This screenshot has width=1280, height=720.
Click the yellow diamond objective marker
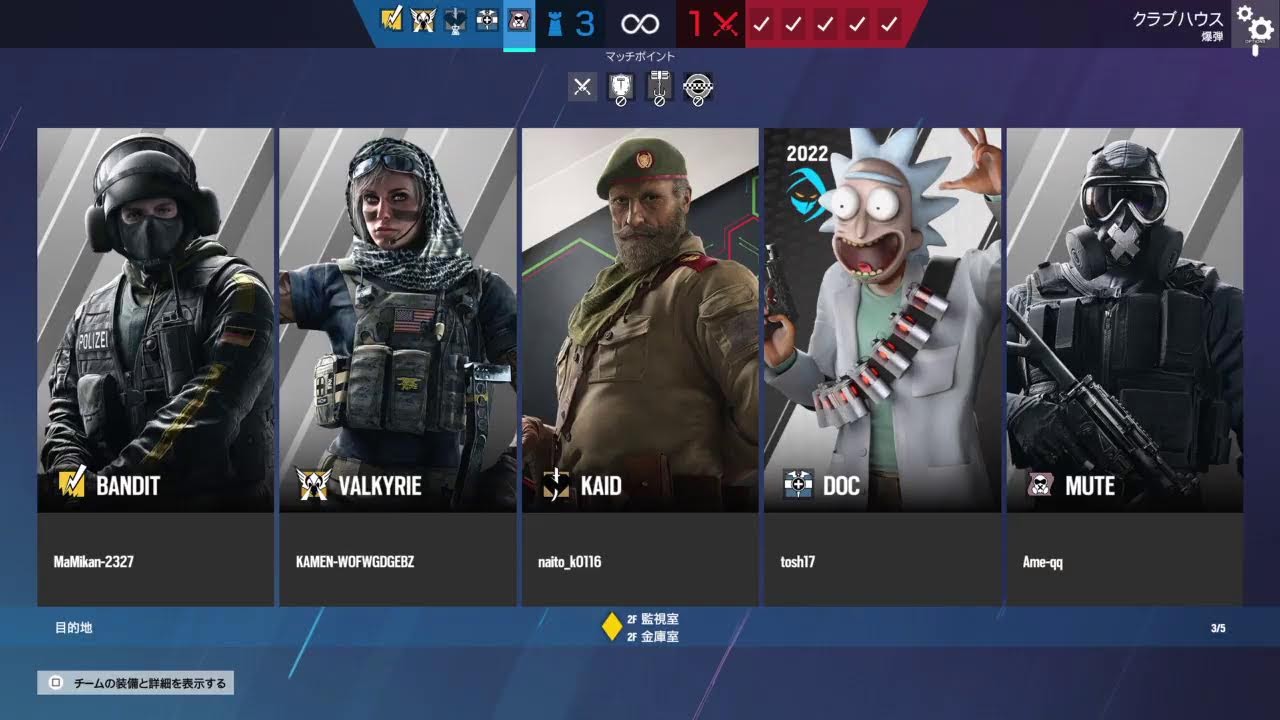coord(611,627)
